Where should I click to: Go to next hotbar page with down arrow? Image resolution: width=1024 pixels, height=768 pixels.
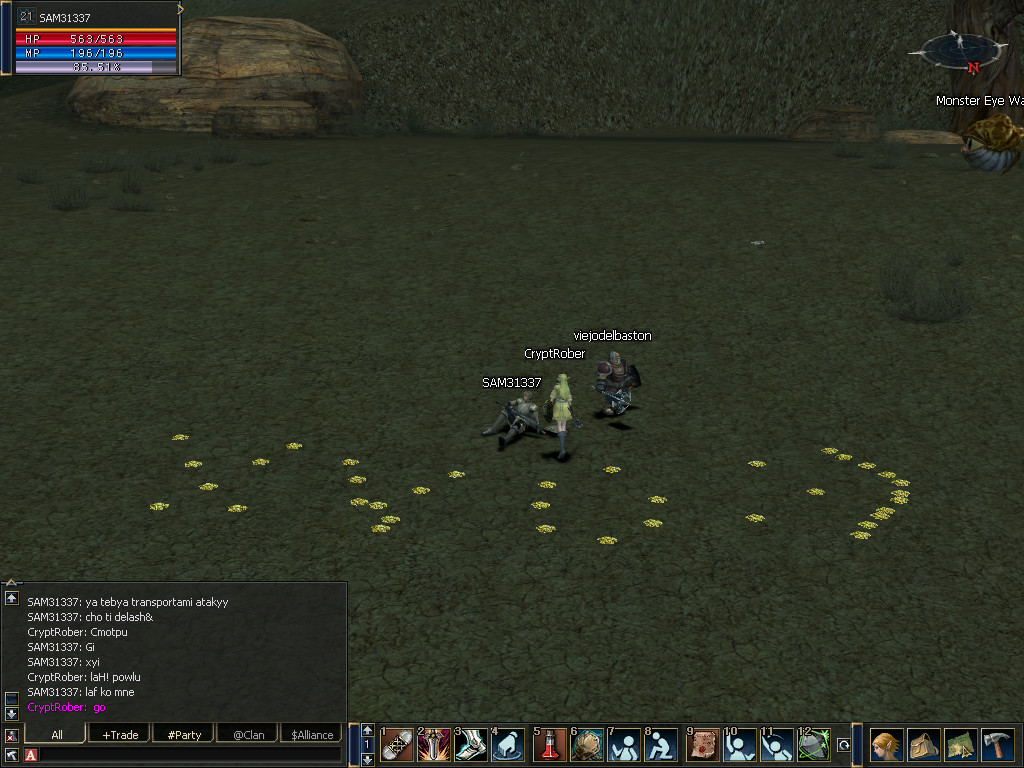click(x=367, y=759)
